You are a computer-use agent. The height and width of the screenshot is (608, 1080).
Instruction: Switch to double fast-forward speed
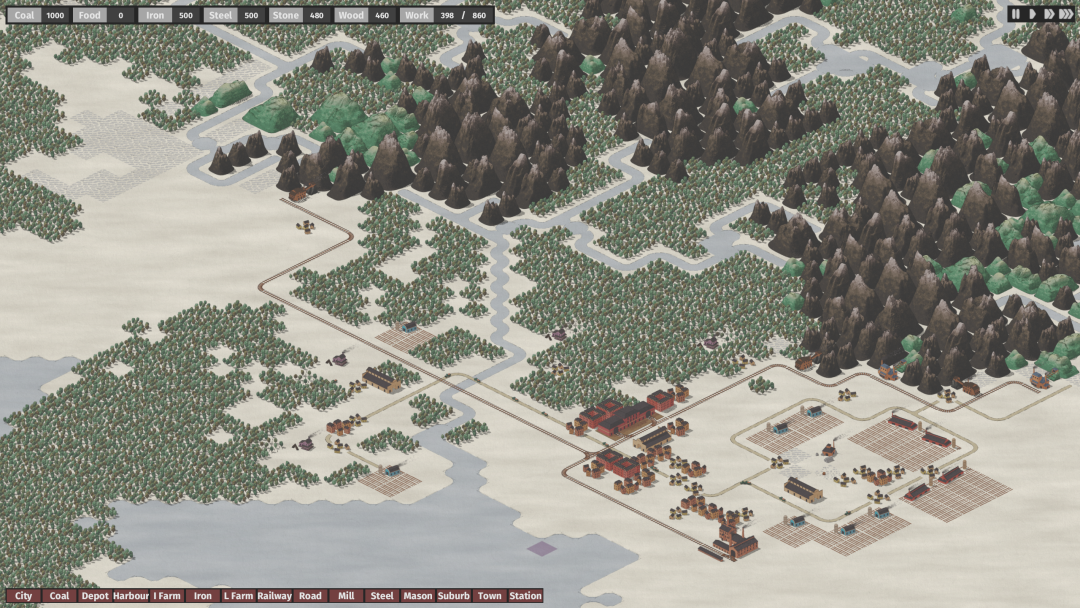click(1048, 14)
